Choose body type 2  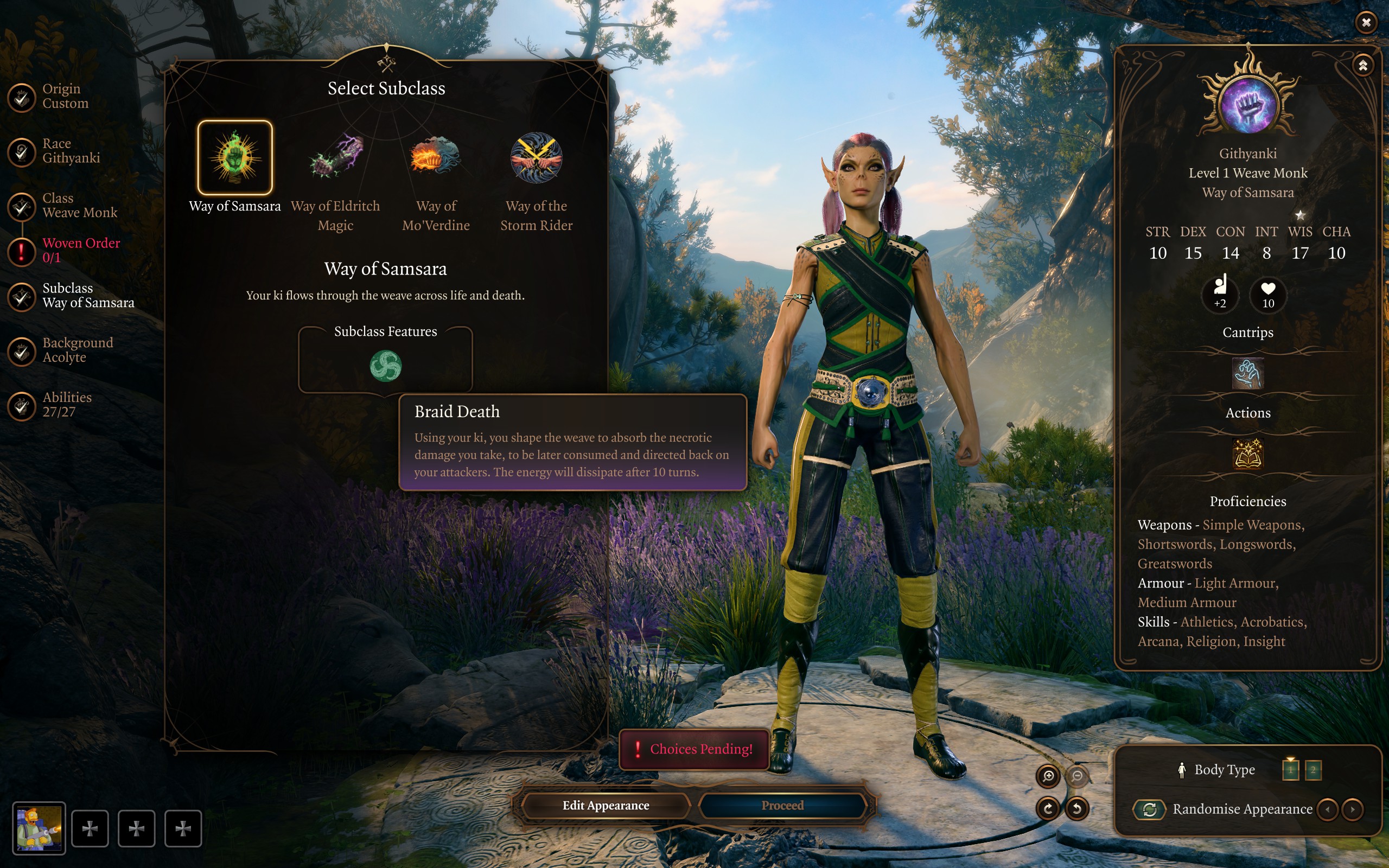[x=1313, y=770]
